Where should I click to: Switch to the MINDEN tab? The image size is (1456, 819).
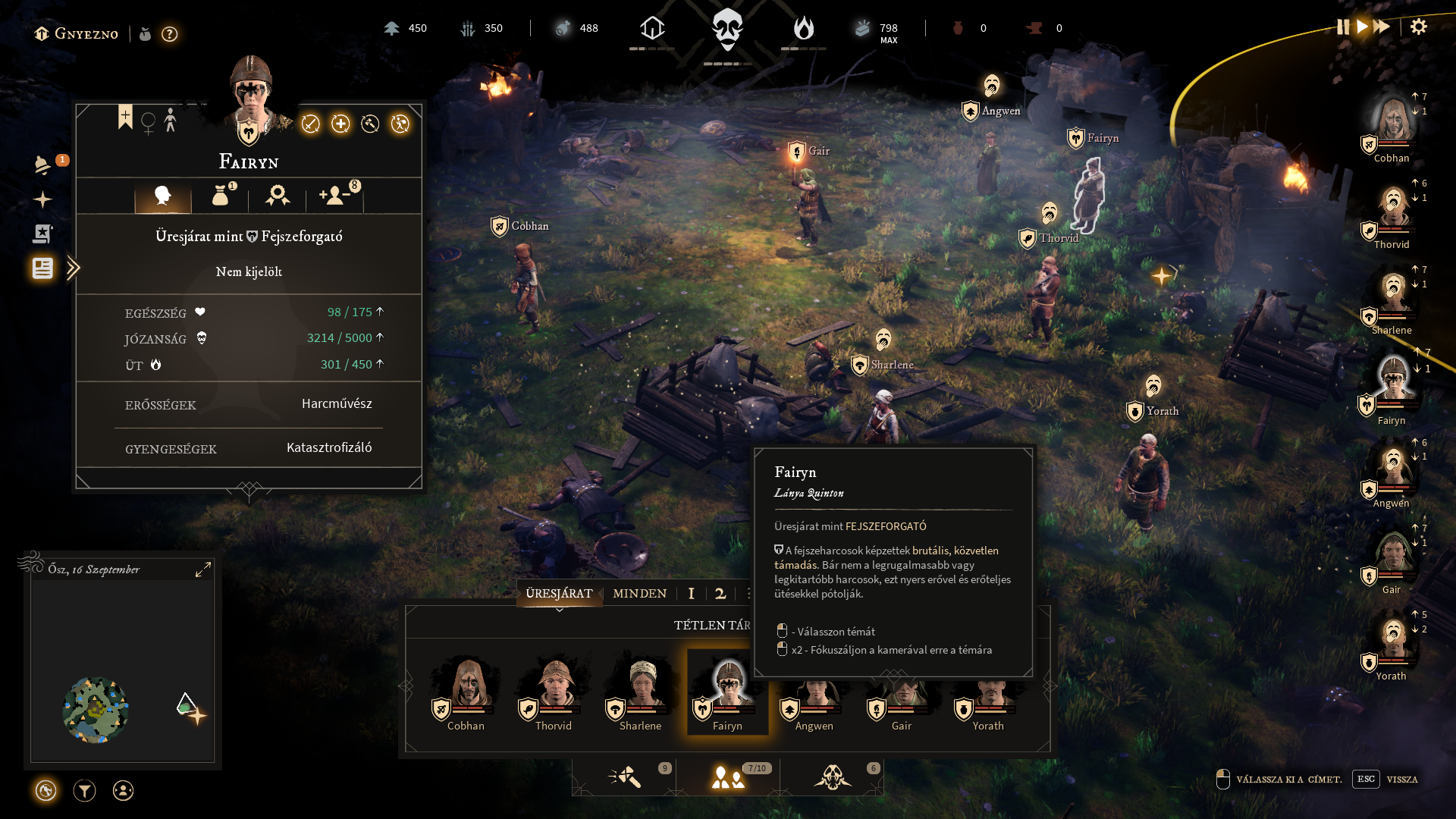(639, 594)
